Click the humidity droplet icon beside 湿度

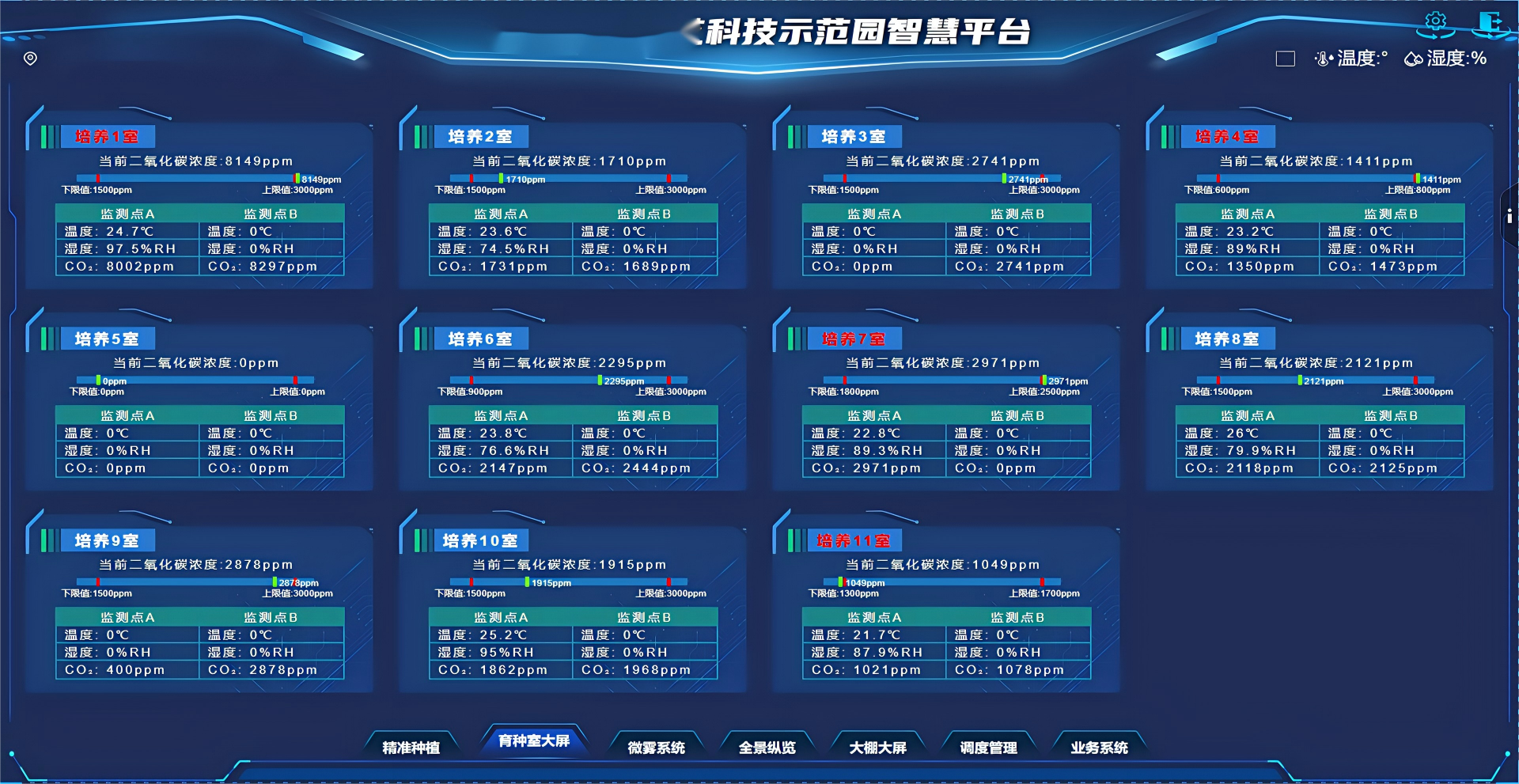tap(1412, 57)
